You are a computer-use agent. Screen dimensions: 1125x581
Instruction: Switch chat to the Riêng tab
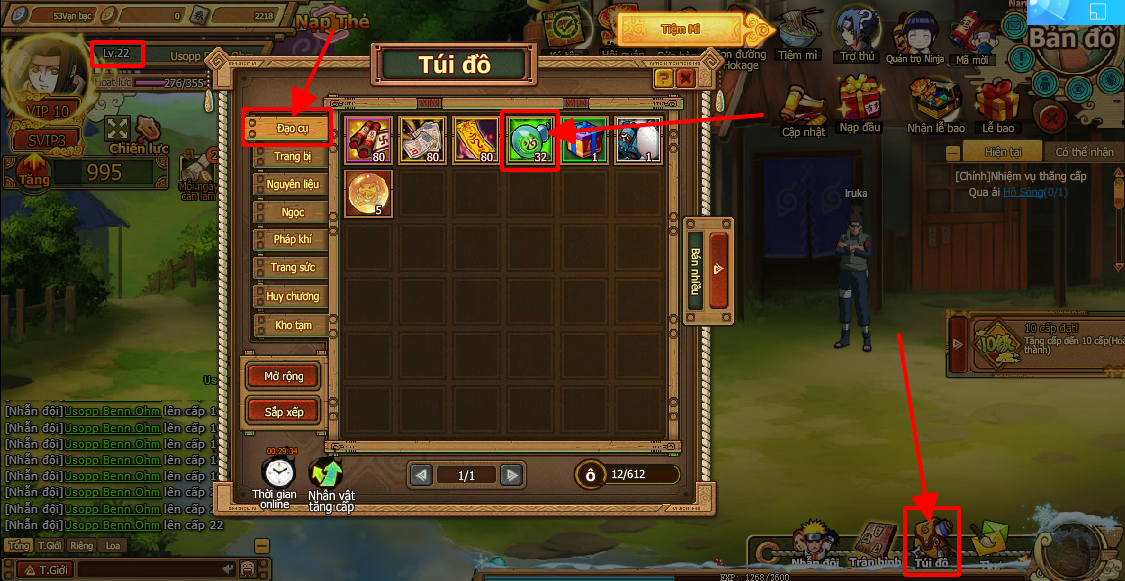tap(82, 546)
